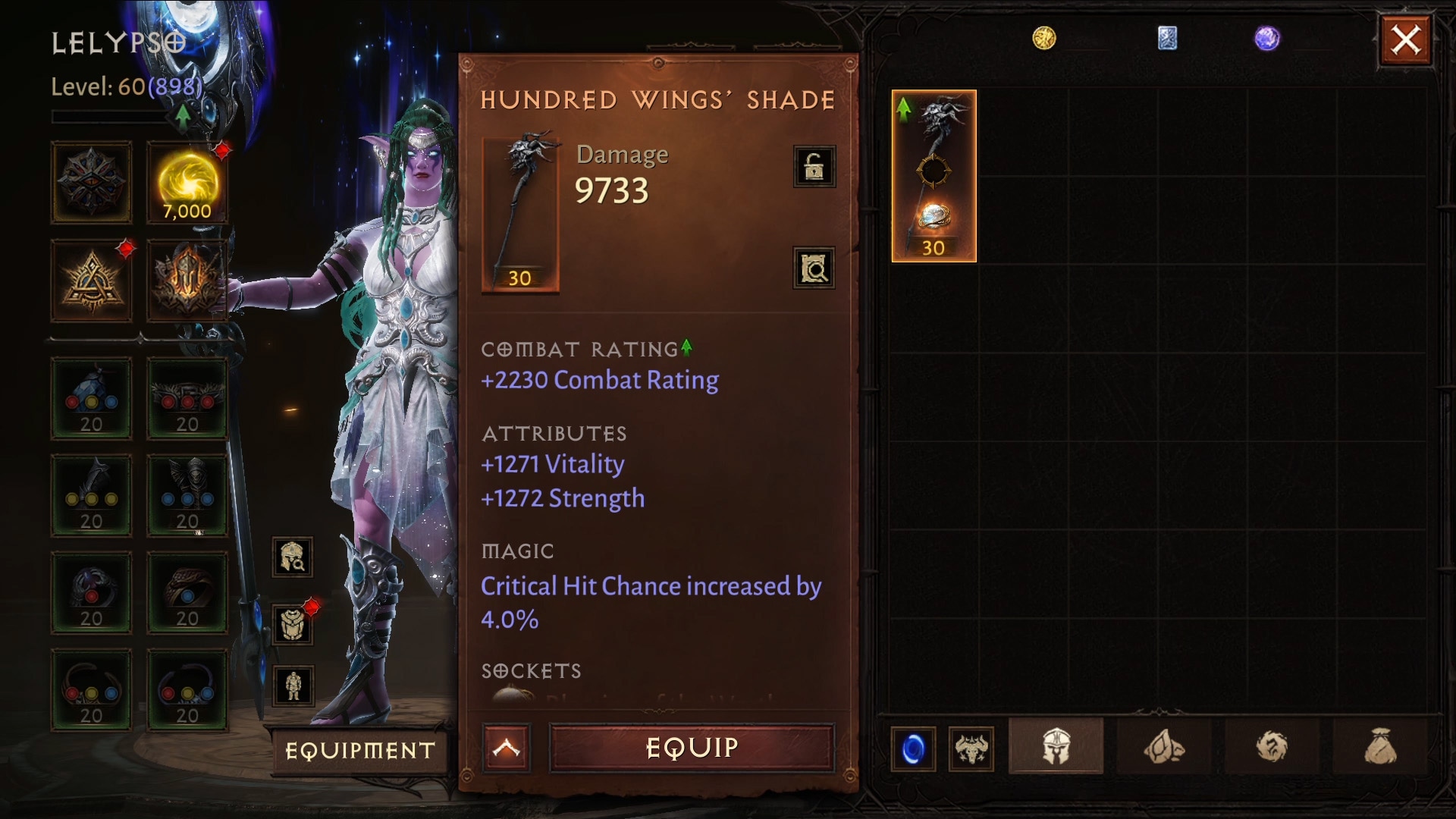Open the helmet with magnifier icon

coord(293,557)
